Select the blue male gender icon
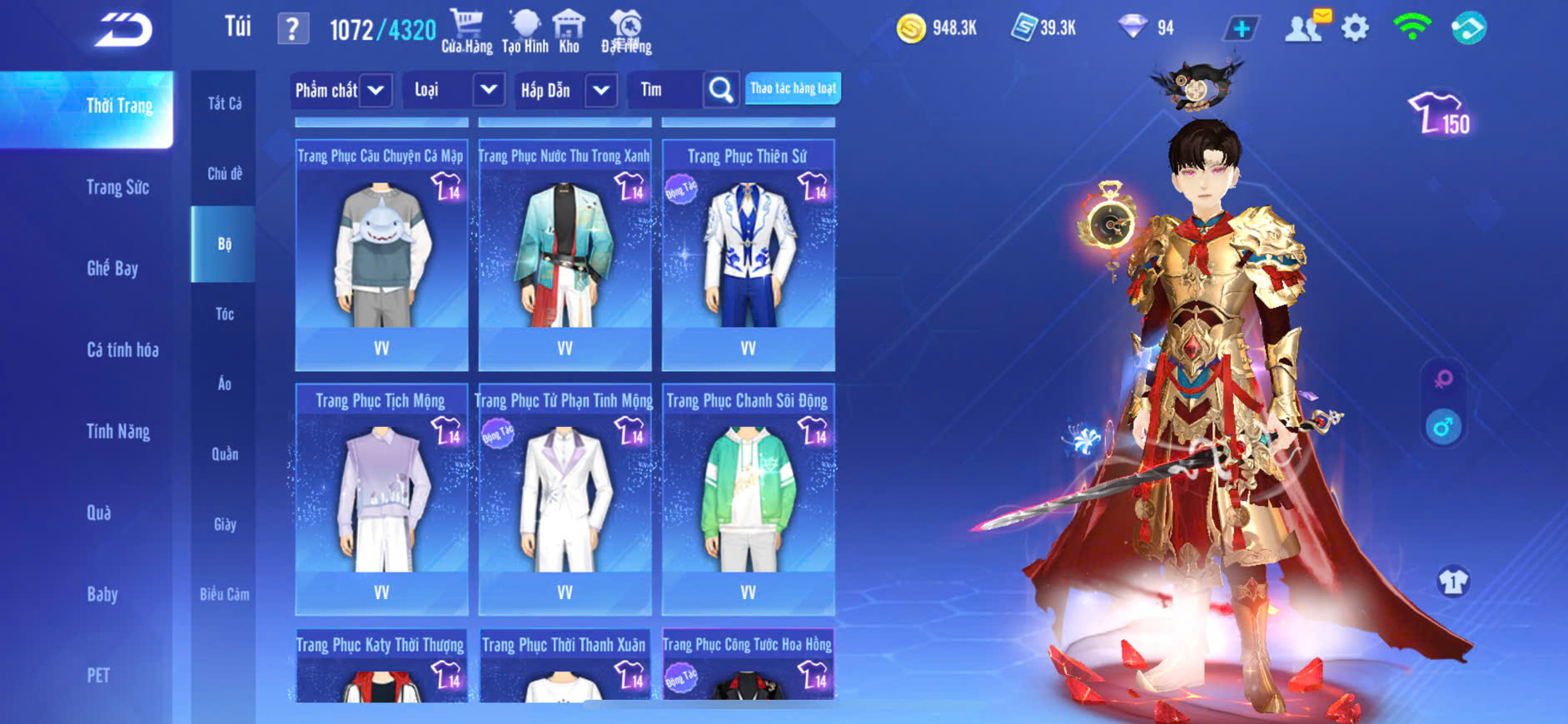The width and height of the screenshot is (1568, 724). [x=1443, y=428]
